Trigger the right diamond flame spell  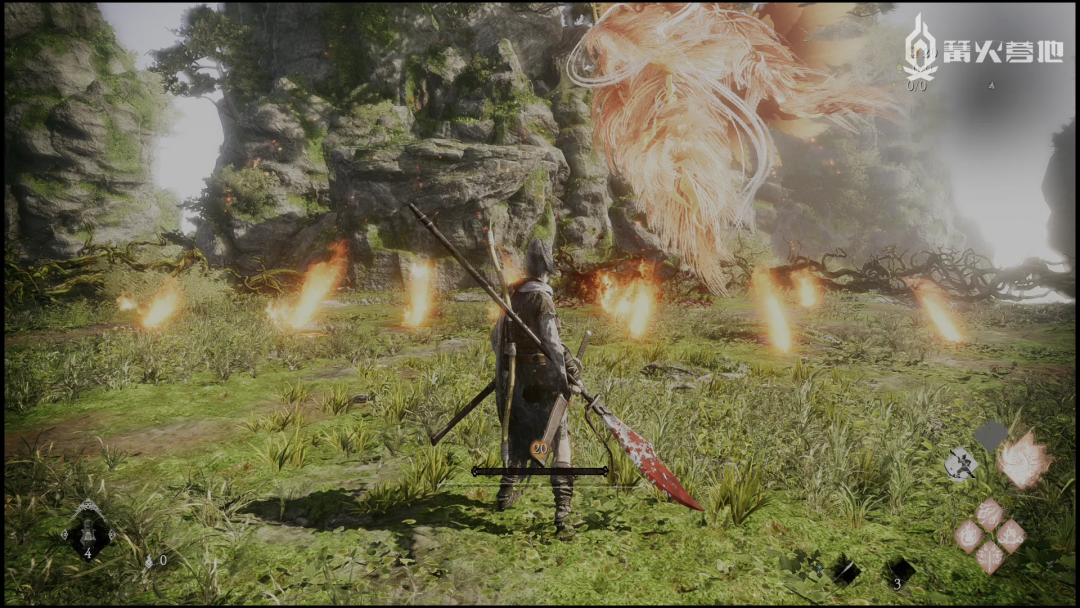click(x=1010, y=535)
